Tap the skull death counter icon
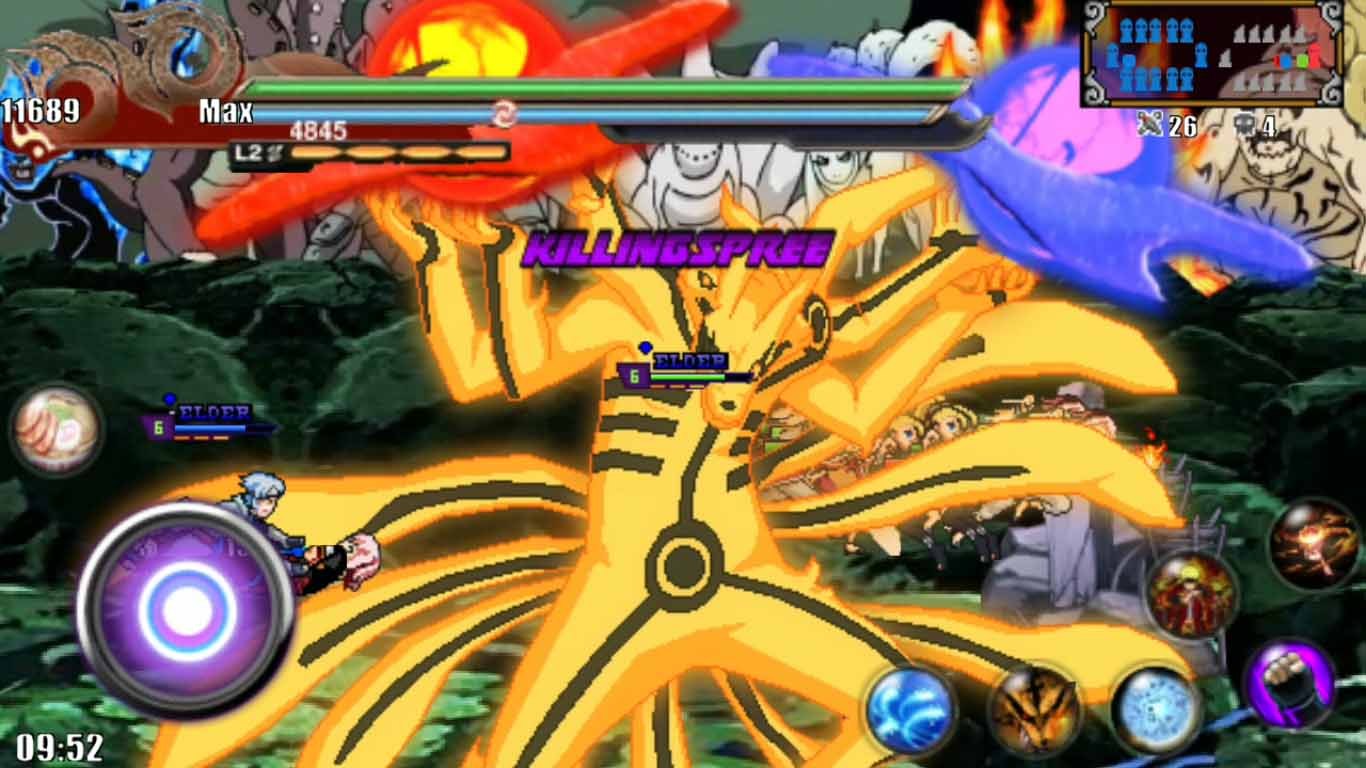Viewport: 1366px width, 768px height. coord(1245,123)
